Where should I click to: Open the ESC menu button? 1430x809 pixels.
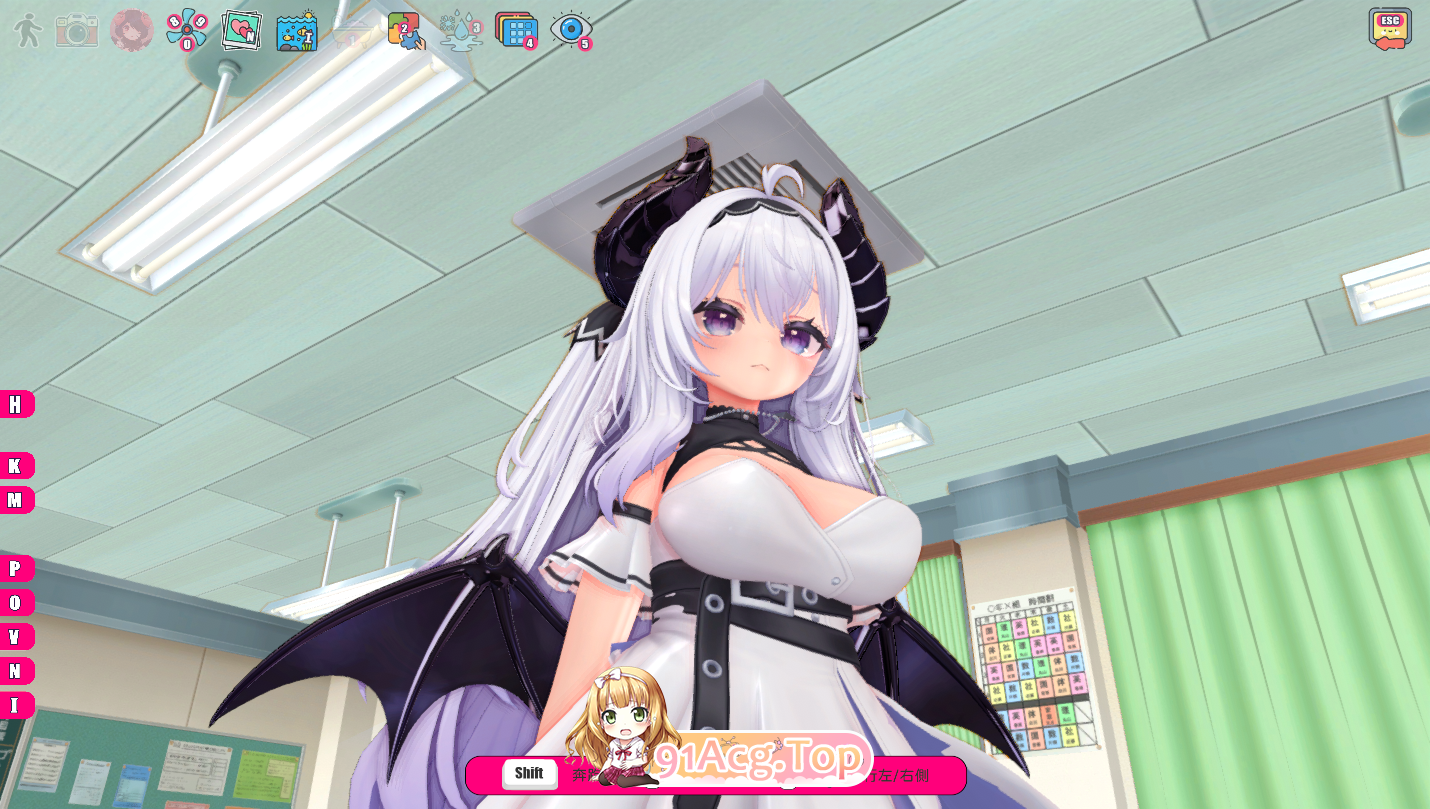[x=1390, y=27]
